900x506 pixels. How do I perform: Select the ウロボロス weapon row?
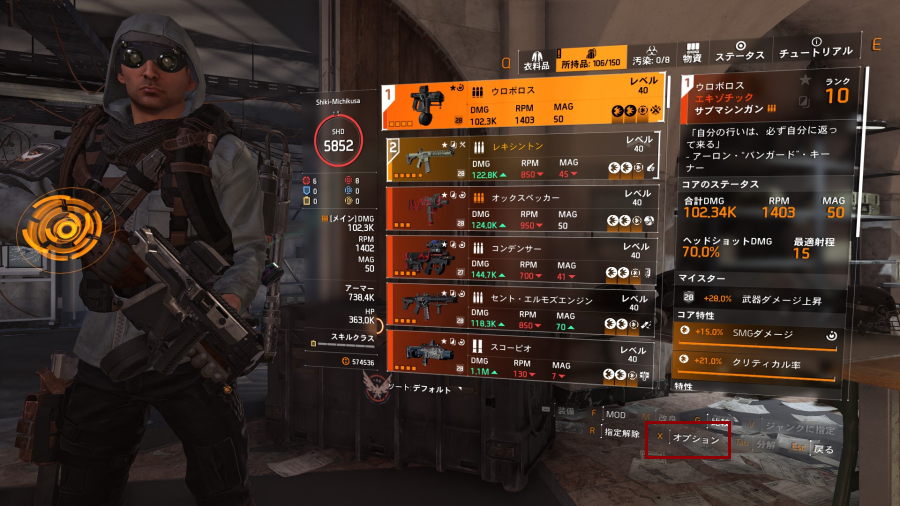(520, 104)
